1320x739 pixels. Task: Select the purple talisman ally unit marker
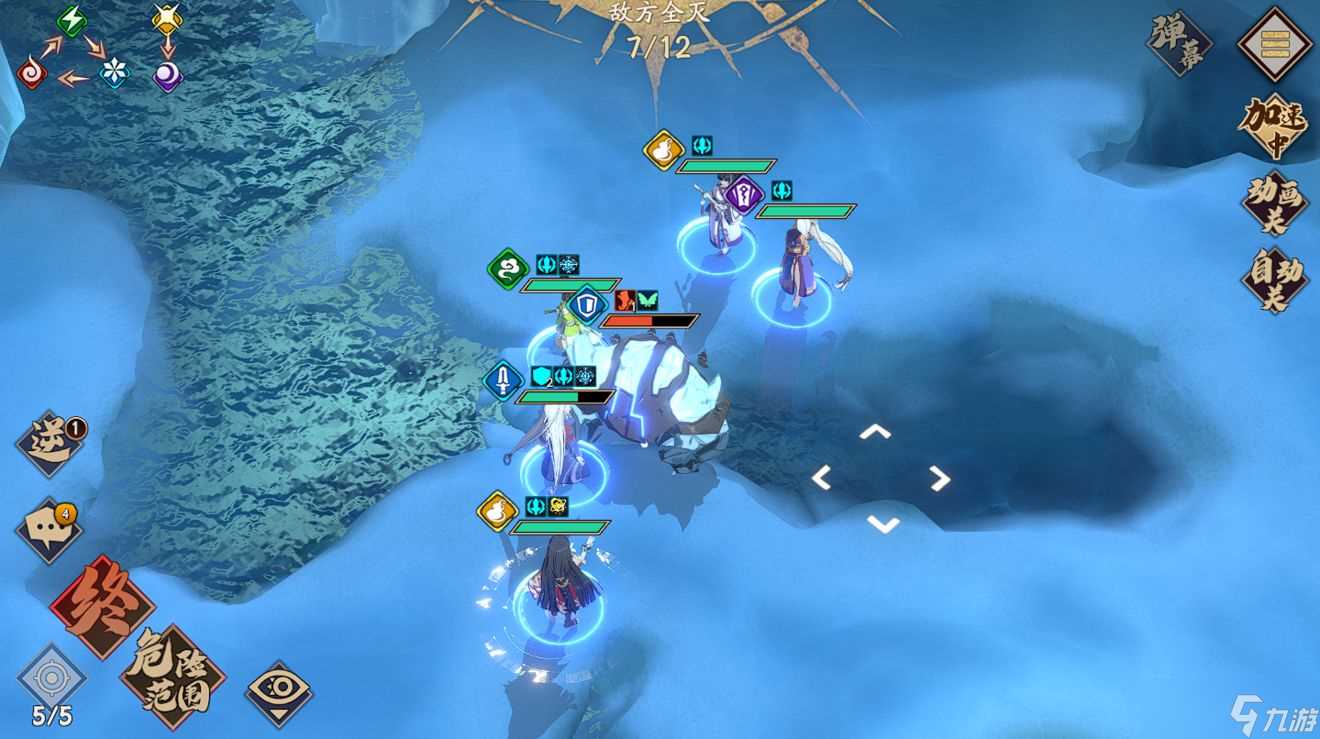tap(743, 194)
